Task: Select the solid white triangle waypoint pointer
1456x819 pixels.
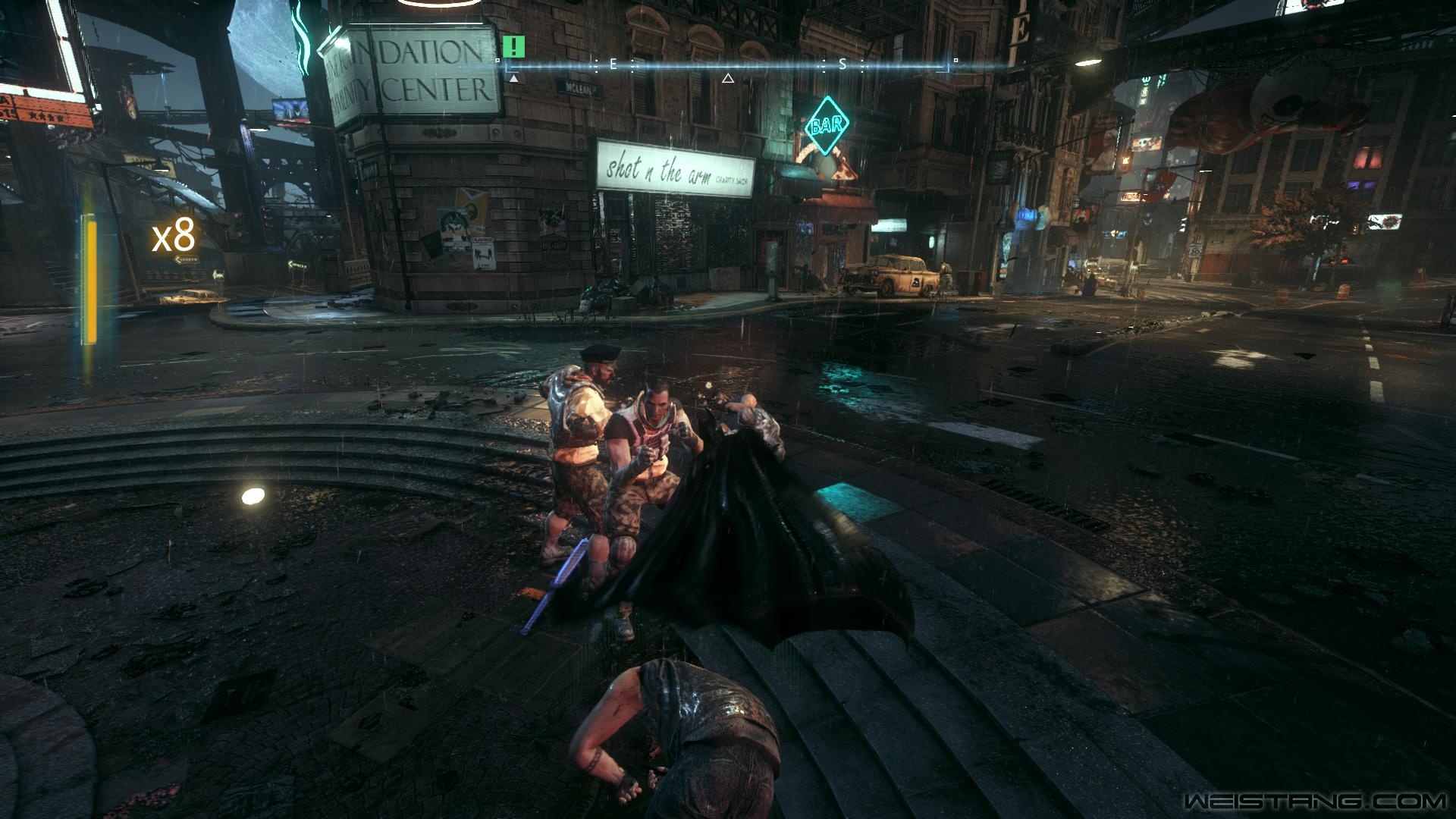Action: (514, 78)
